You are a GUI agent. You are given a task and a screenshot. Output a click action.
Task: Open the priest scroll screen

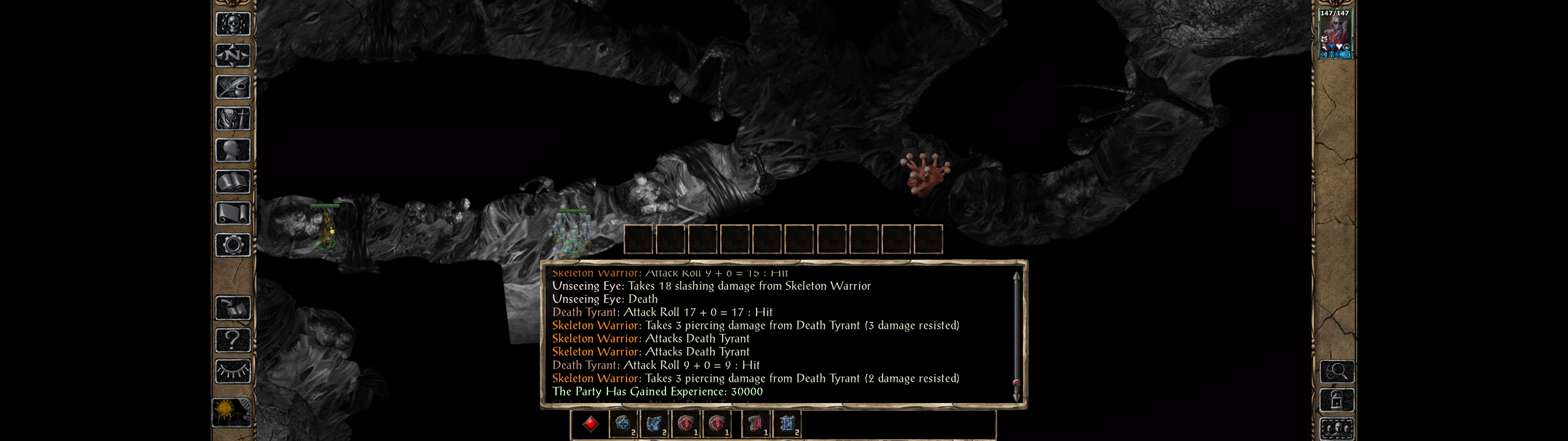(x=232, y=213)
